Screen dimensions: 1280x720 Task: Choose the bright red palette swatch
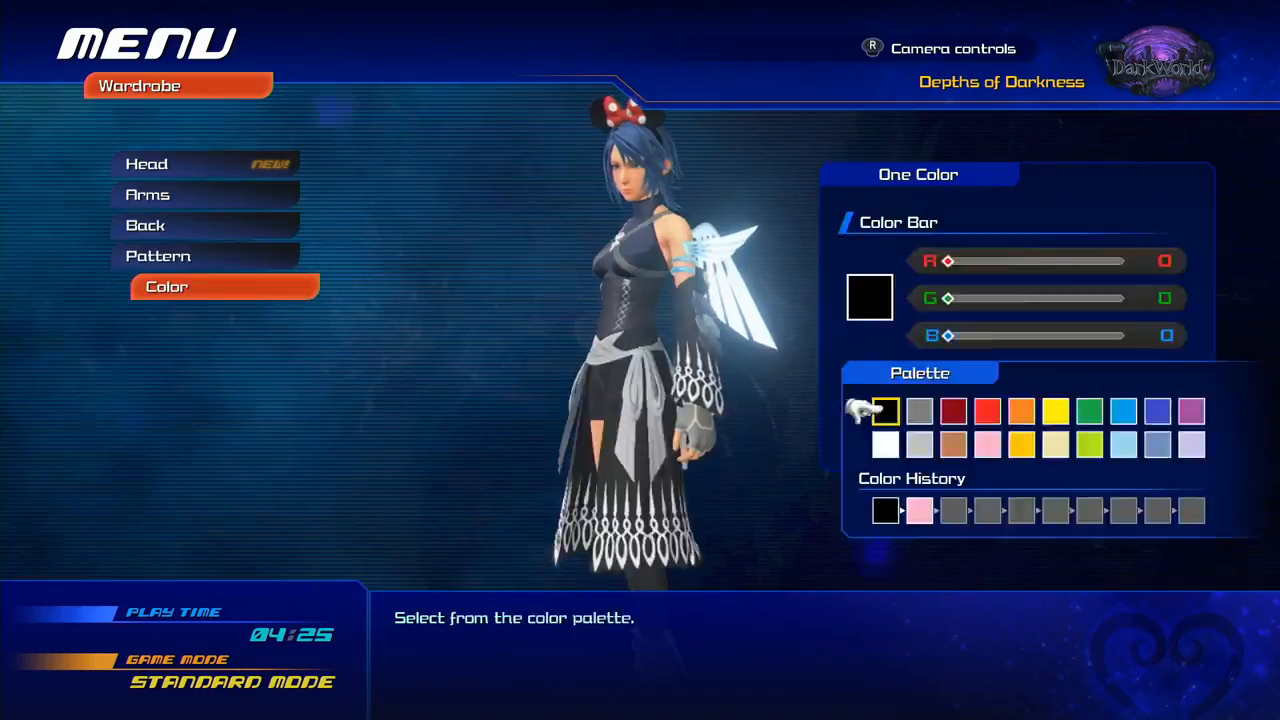click(988, 411)
